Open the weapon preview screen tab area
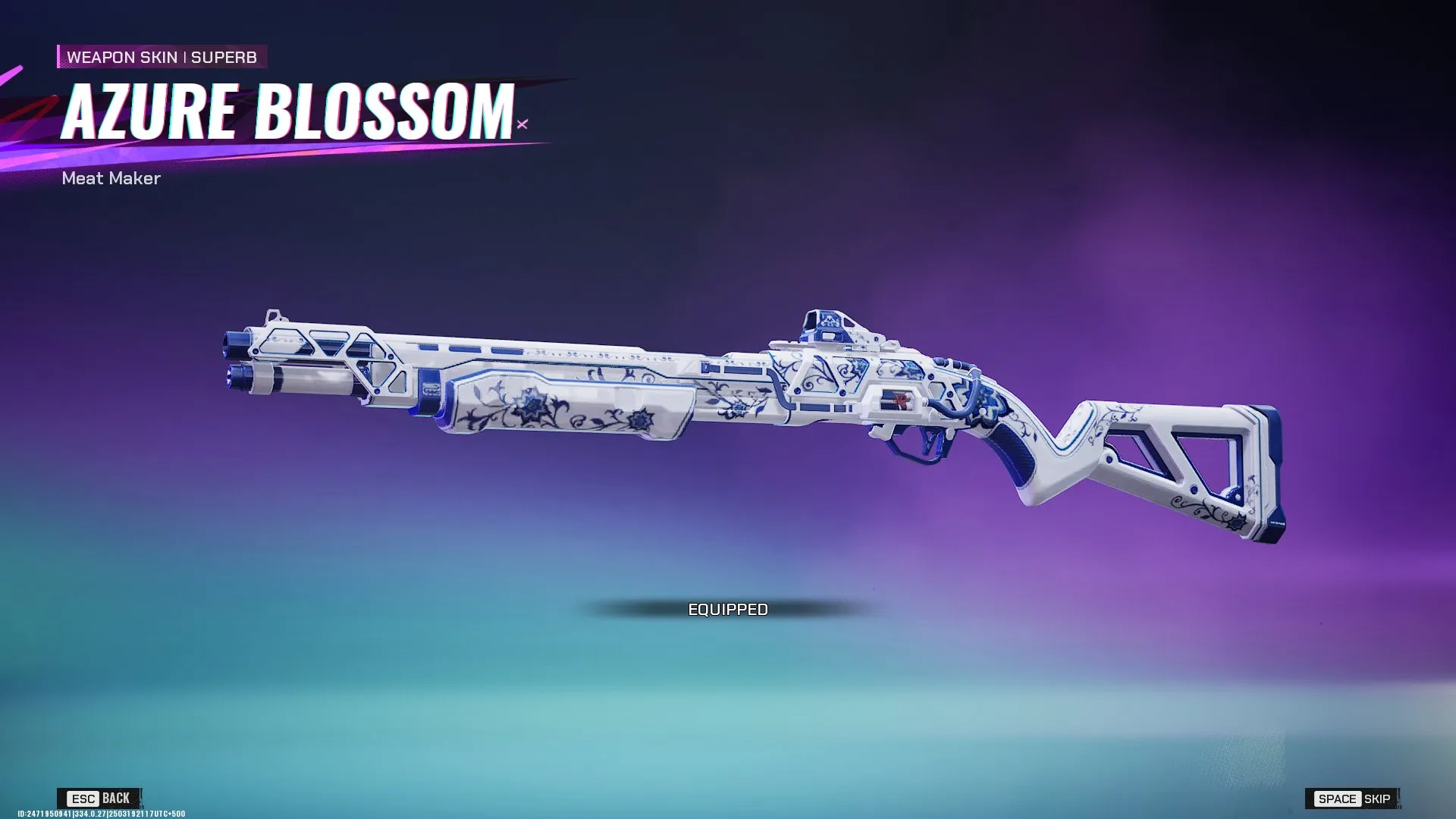The image size is (1456, 819). pyautogui.click(x=728, y=409)
